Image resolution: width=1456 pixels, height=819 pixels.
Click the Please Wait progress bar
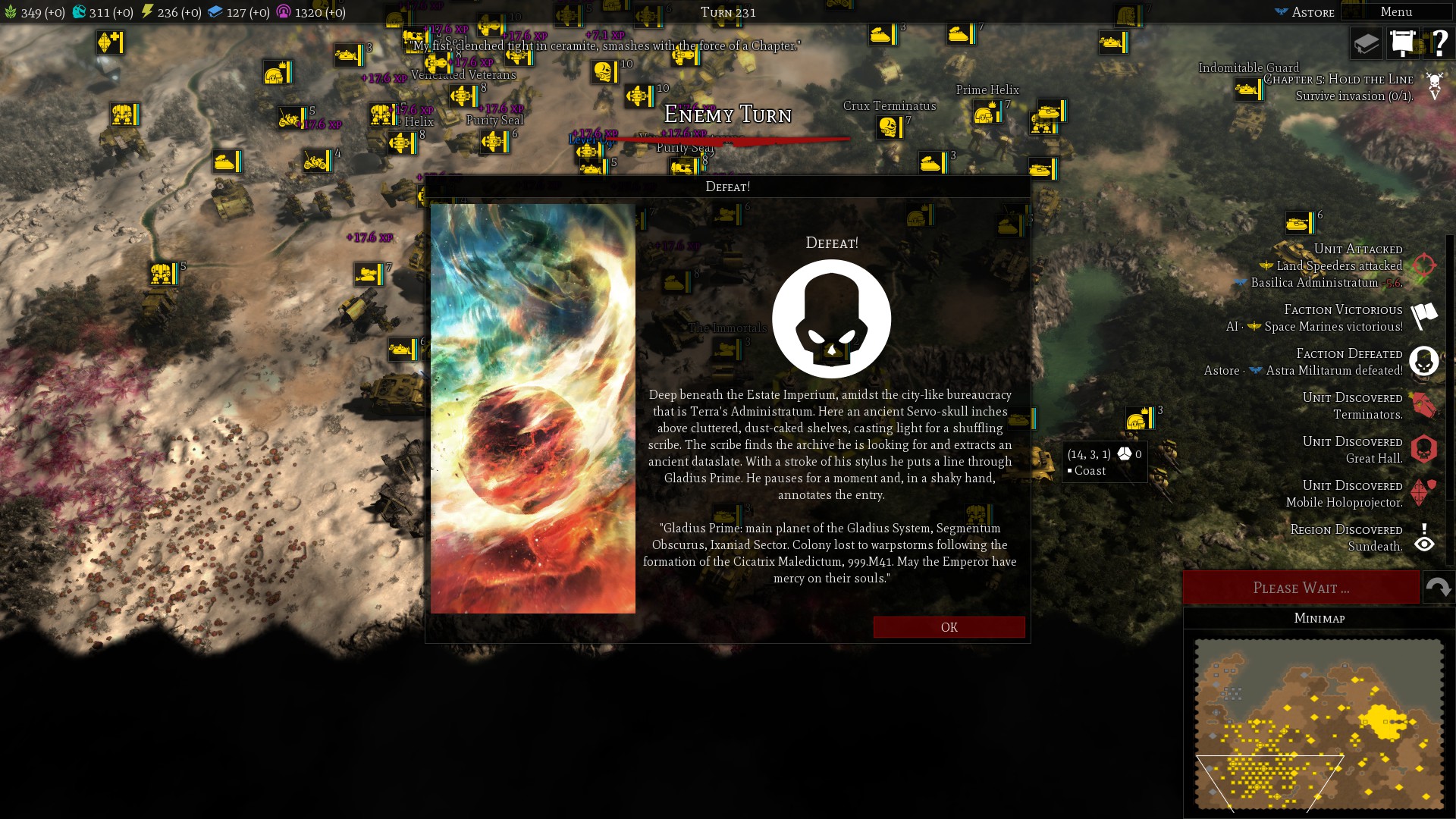(x=1301, y=588)
